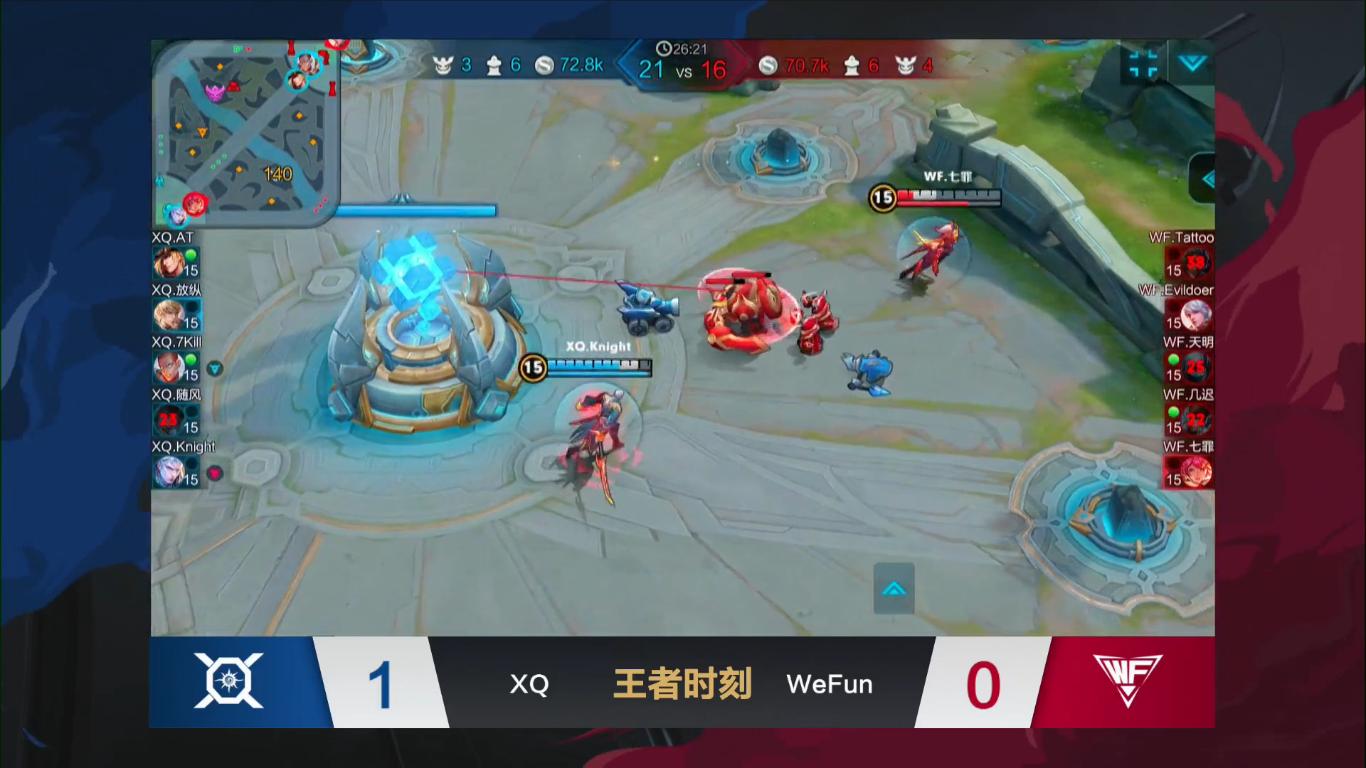Expand the bottom panel via the up arrow
This screenshot has width=1366, height=768.
pyautogui.click(x=893, y=589)
